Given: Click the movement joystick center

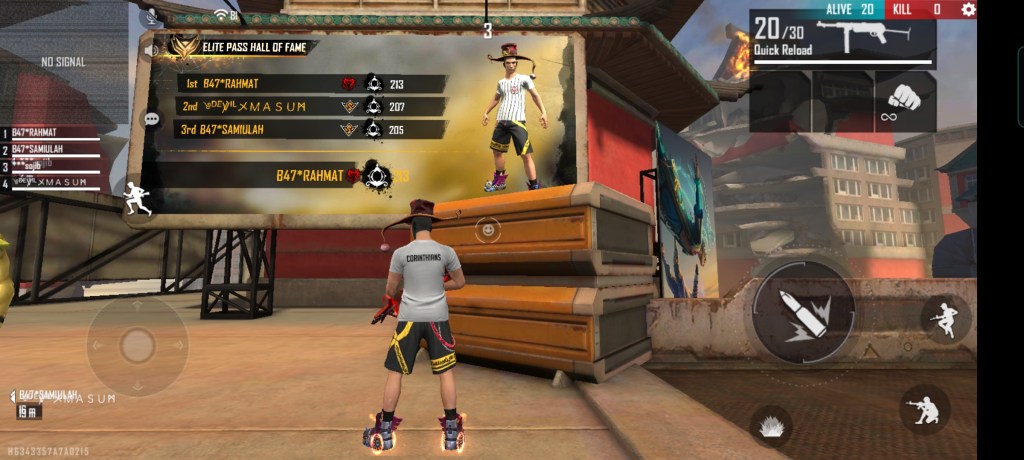Looking at the screenshot, I should pyautogui.click(x=137, y=346).
